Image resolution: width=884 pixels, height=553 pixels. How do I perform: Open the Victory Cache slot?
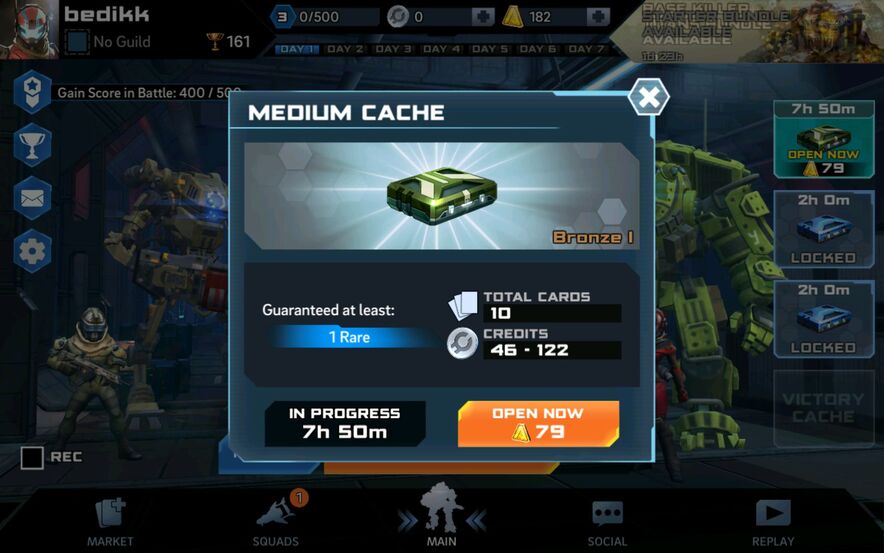pos(823,408)
